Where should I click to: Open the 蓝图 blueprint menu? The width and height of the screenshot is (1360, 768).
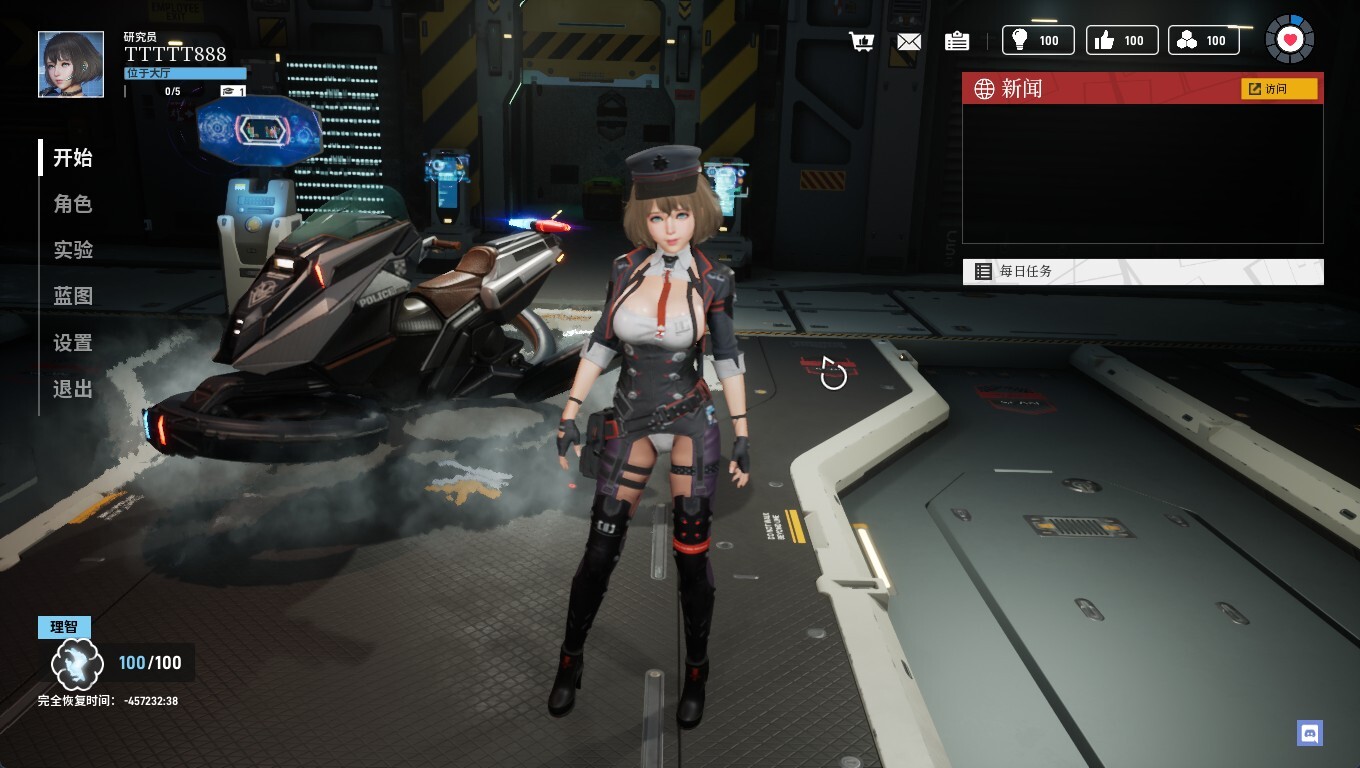point(73,296)
